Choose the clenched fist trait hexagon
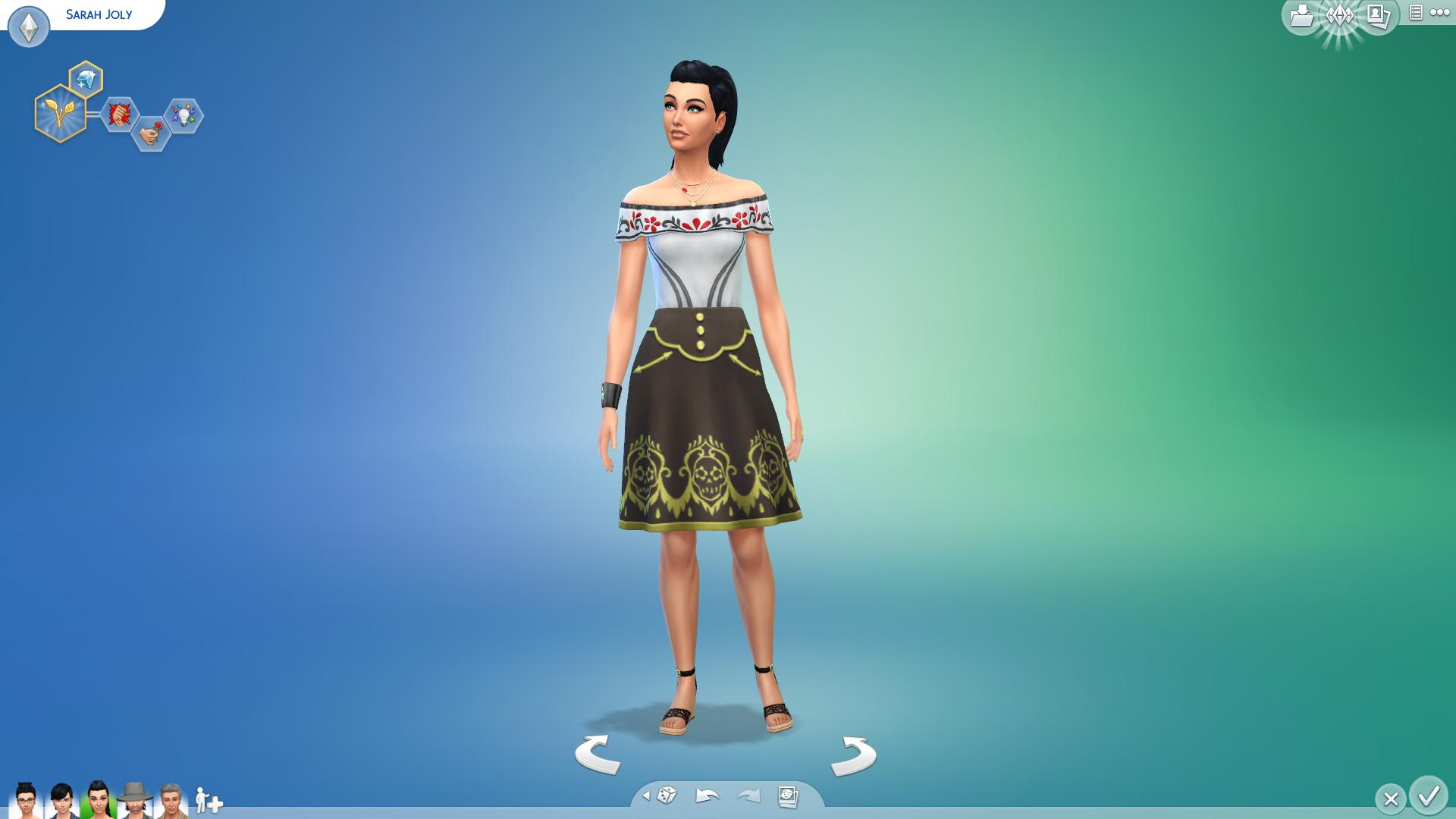This screenshot has width=1456, height=819. (119, 115)
